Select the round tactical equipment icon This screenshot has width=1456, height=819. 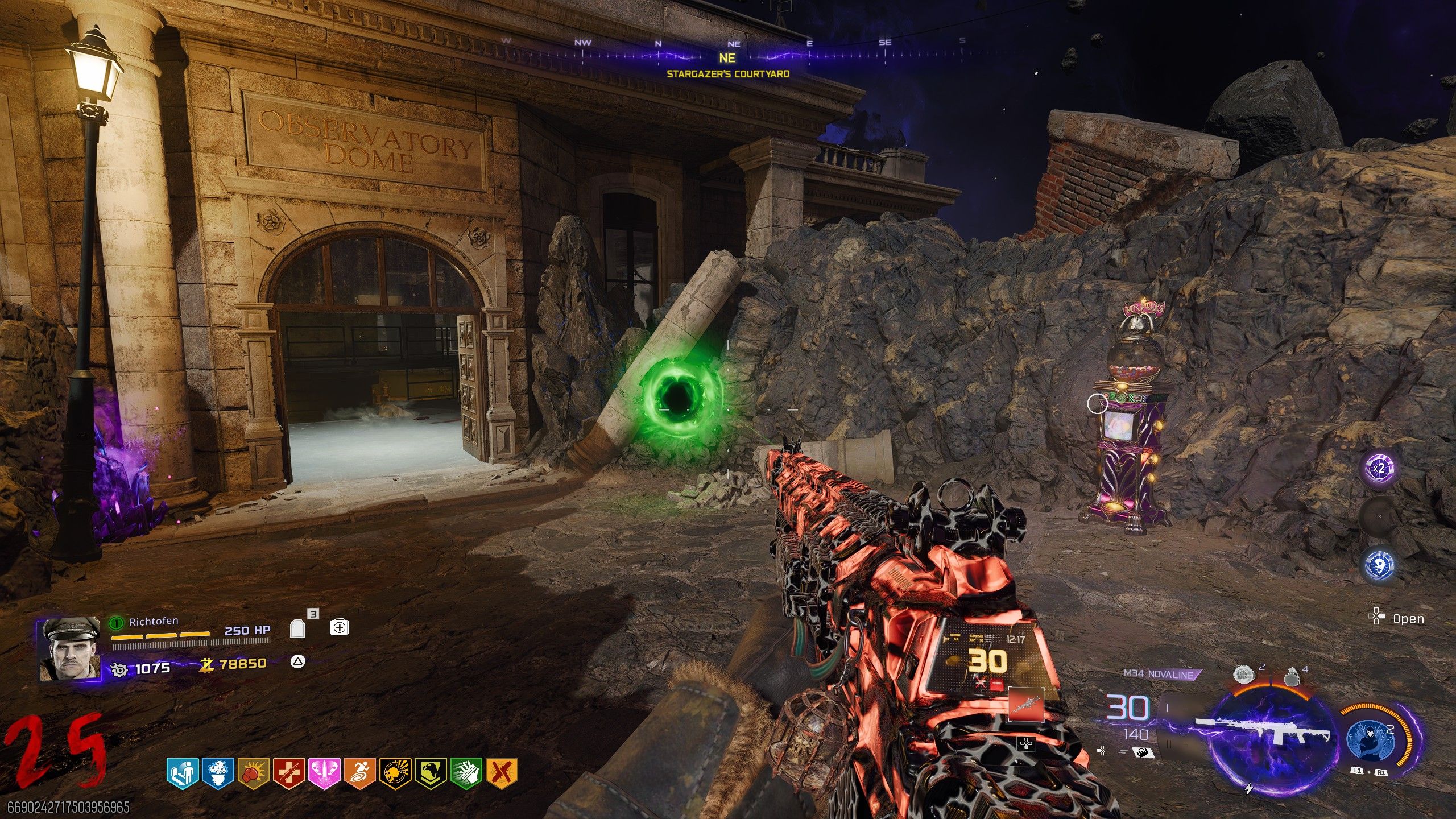pyautogui.click(x=1243, y=675)
